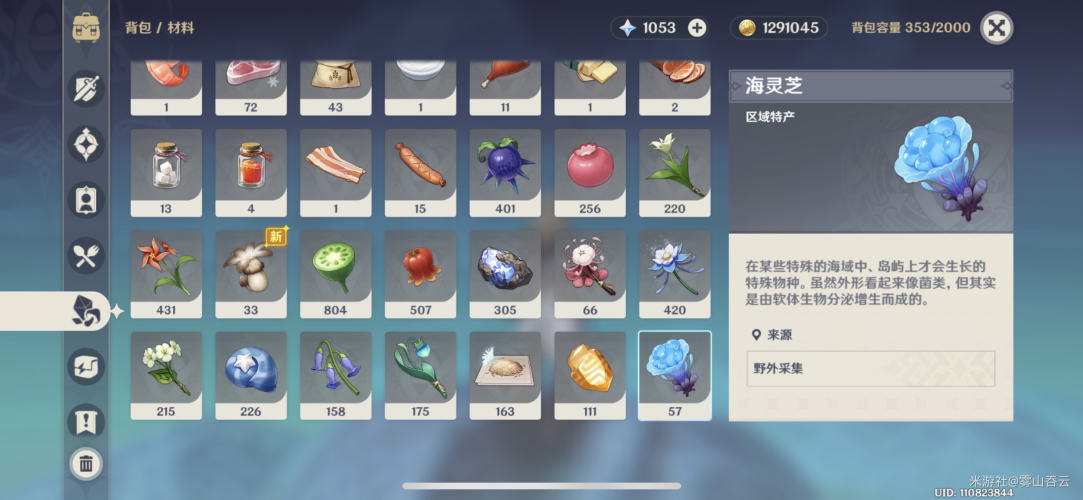
Task: Open the trash can delete mode
Action: [86, 462]
